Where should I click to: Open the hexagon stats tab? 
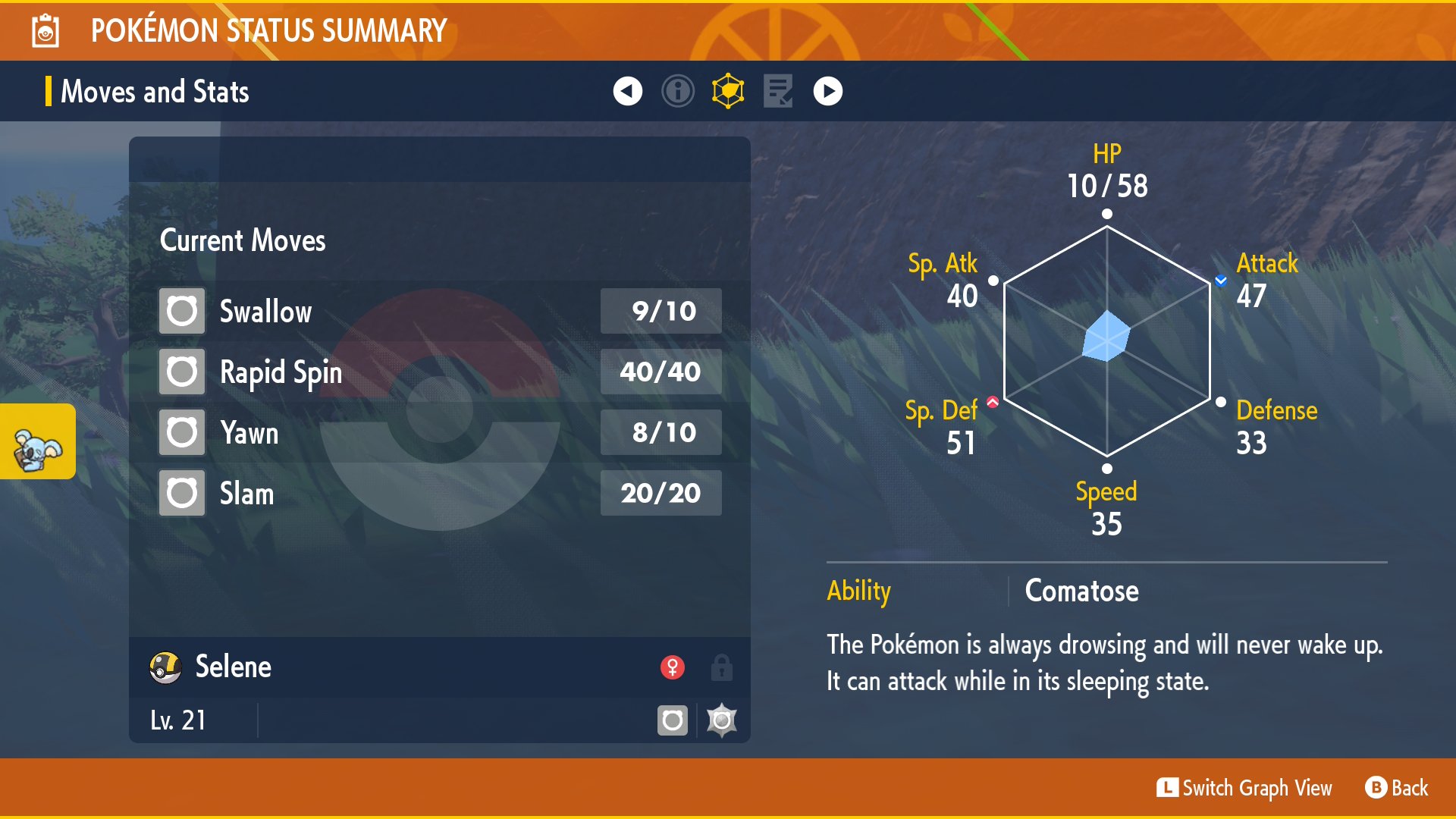728,92
